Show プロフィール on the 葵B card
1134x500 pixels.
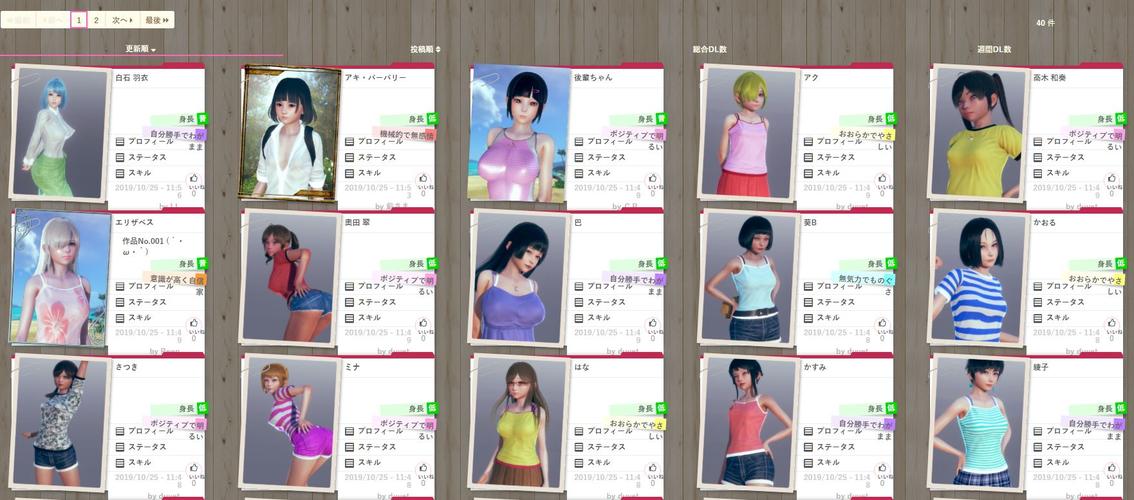pos(837,287)
